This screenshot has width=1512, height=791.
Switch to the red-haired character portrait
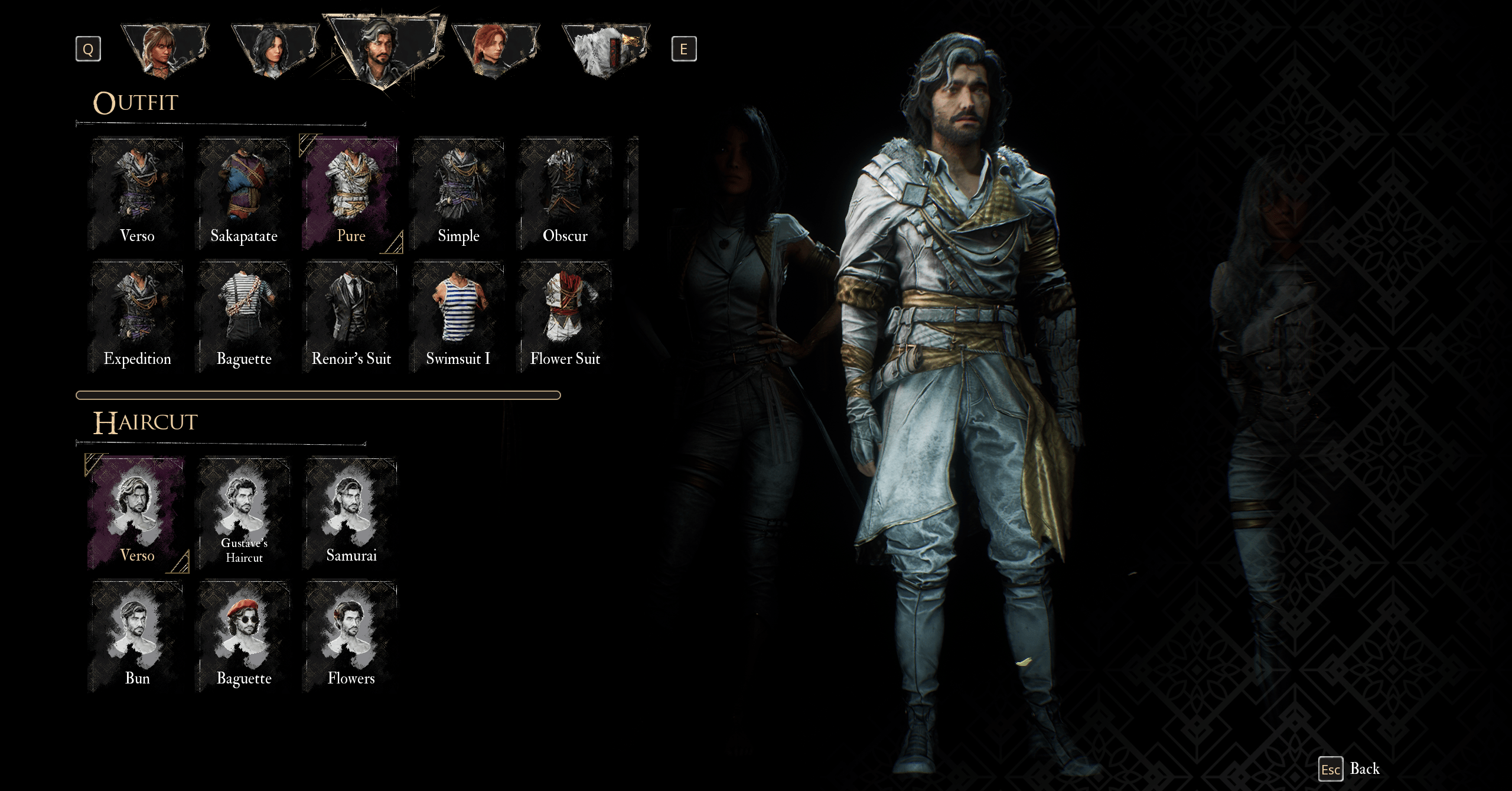[x=495, y=51]
